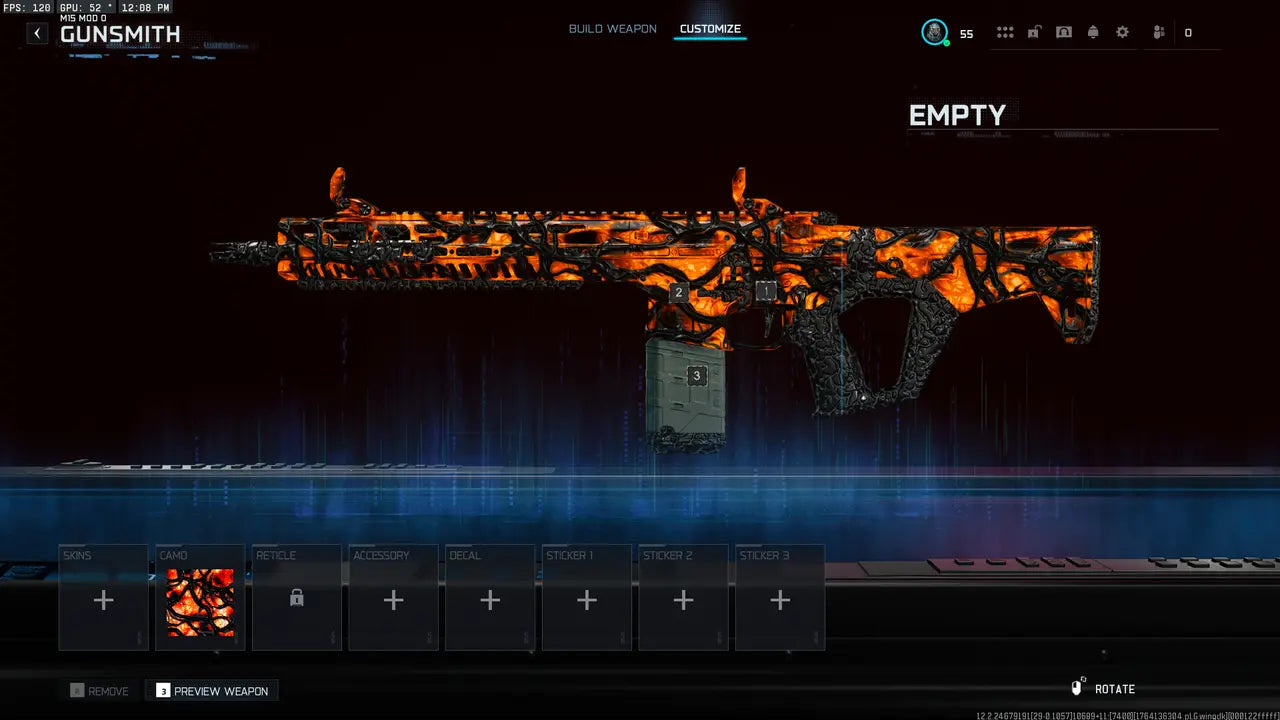This screenshot has height=720, width=1280.
Task: Click the Remove button
Action: (100, 690)
